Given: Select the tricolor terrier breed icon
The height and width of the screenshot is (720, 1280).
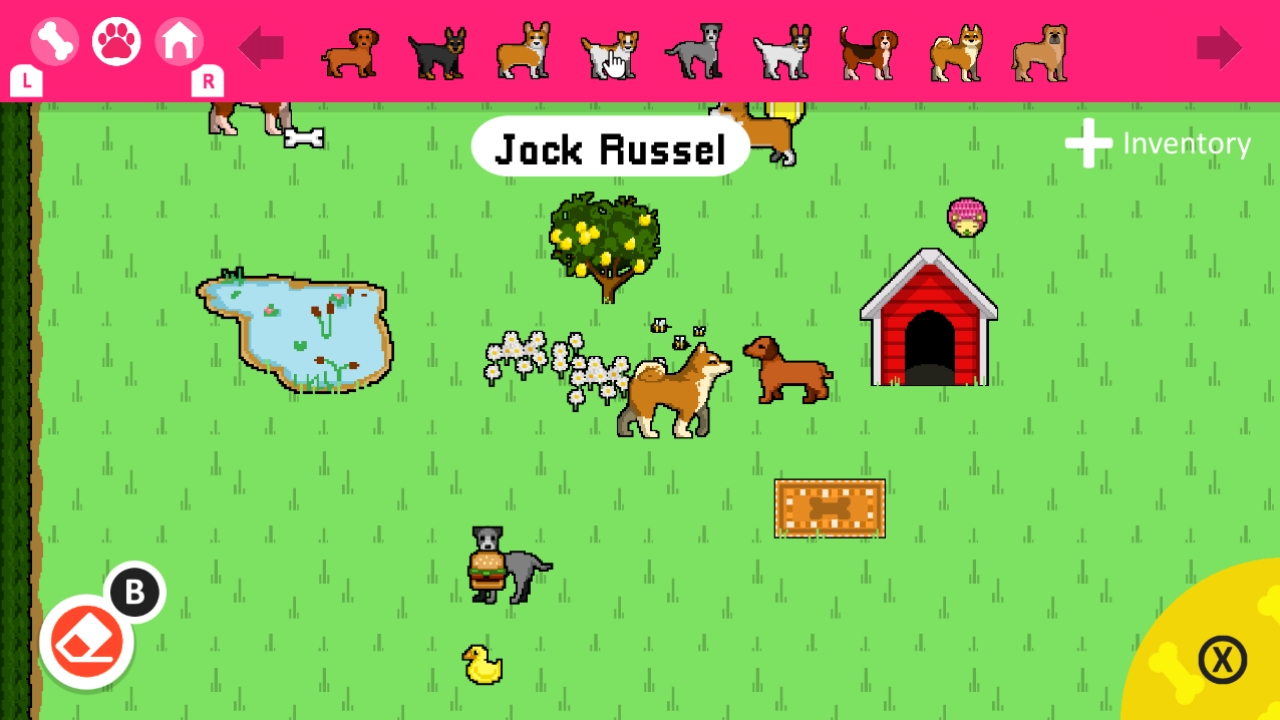Looking at the screenshot, I should [x=781, y=50].
